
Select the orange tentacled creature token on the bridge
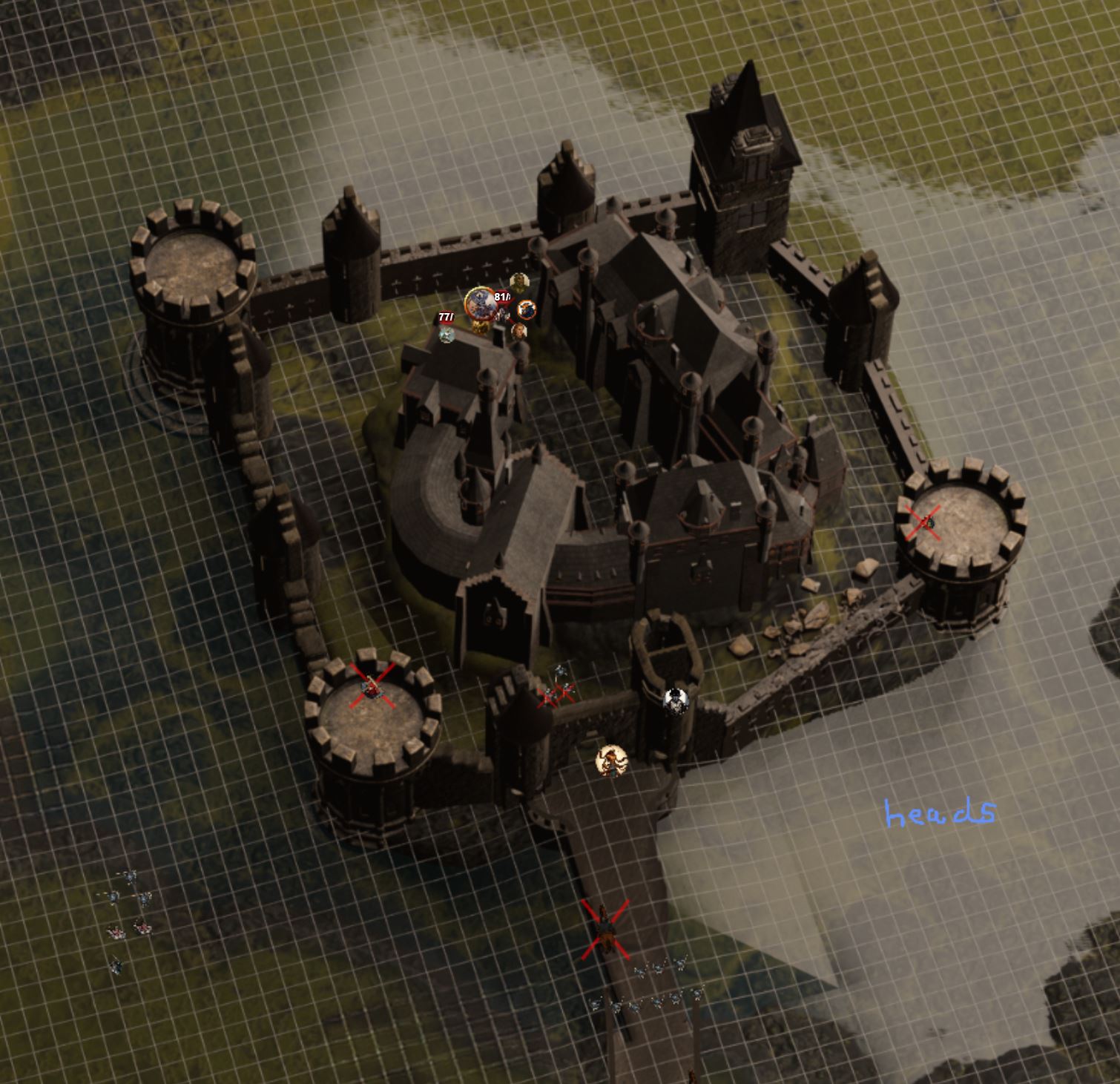(611, 761)
